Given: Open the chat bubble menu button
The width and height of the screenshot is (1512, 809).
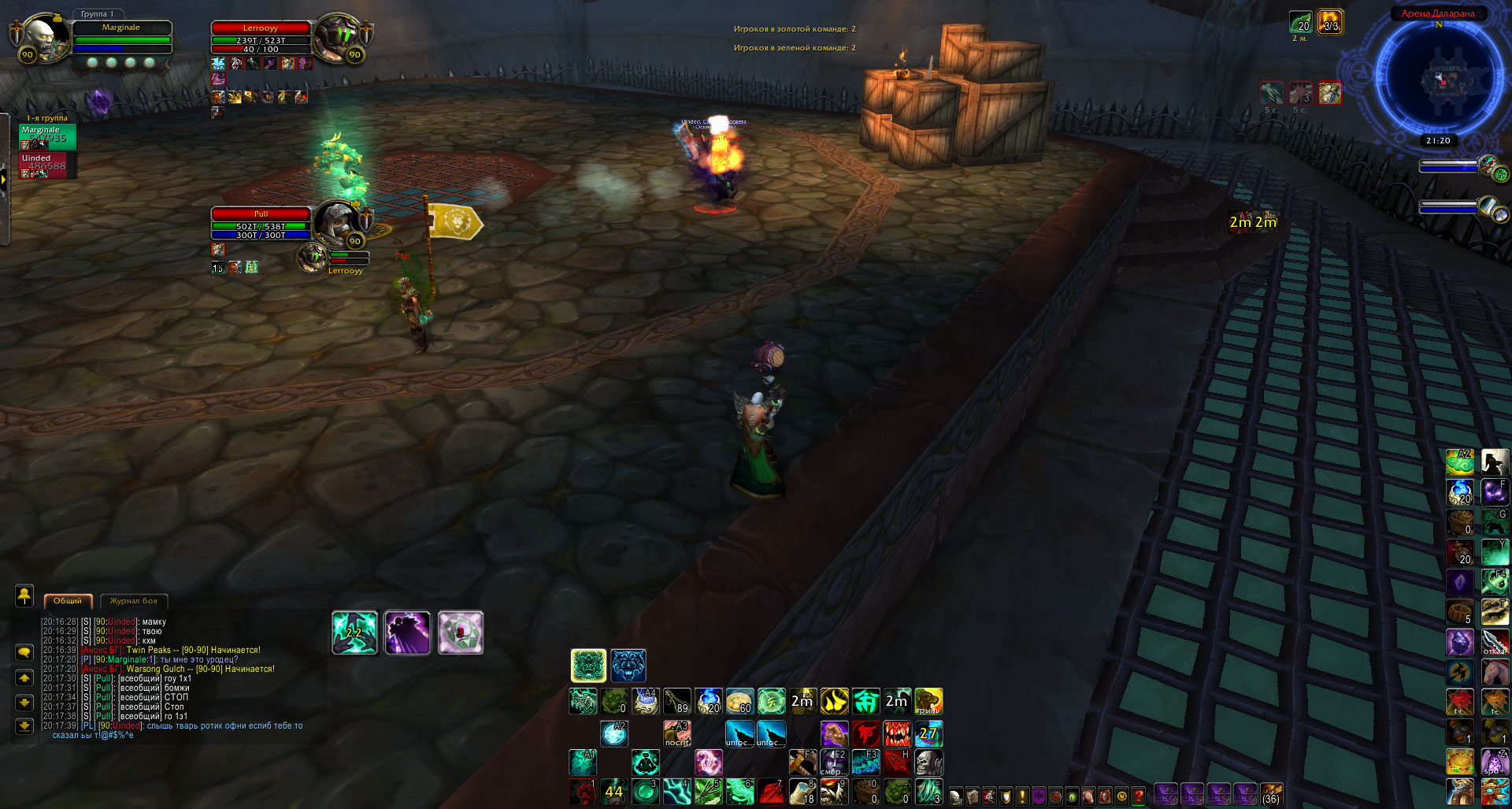Looking at the screenshot, I should (24, 652).
